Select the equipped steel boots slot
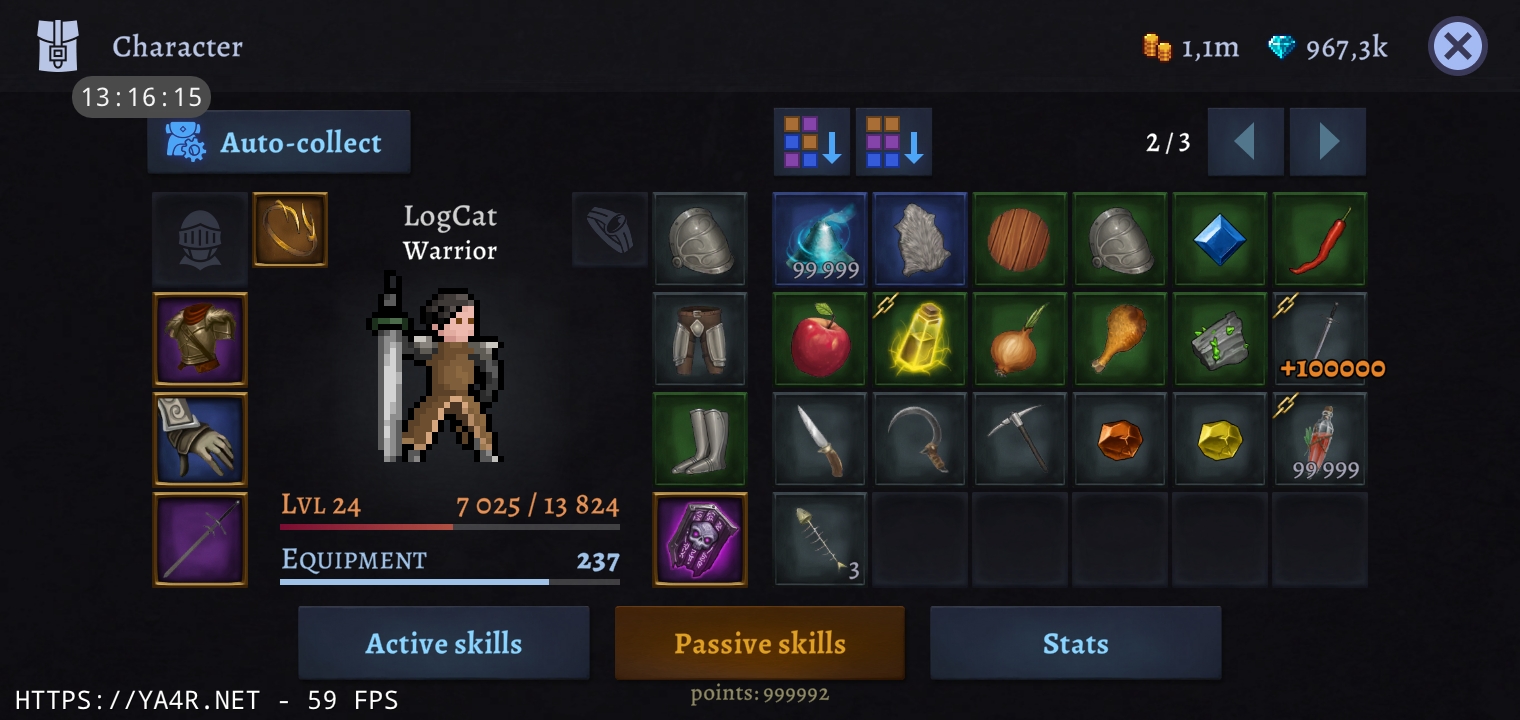1520x720 pixels. [700, 439]
